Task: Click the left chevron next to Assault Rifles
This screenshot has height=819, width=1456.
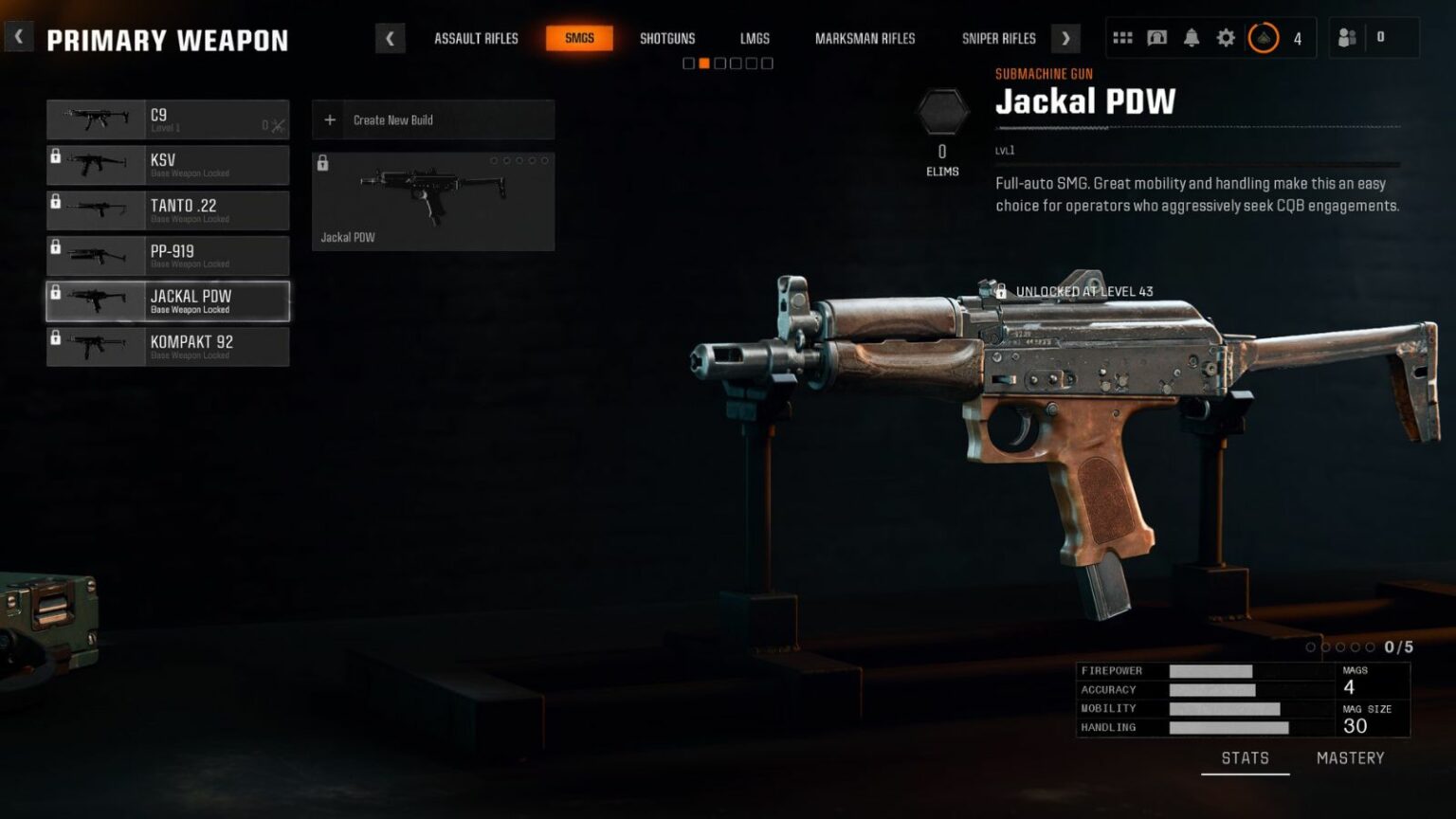Action: click(x=391, y=38)
